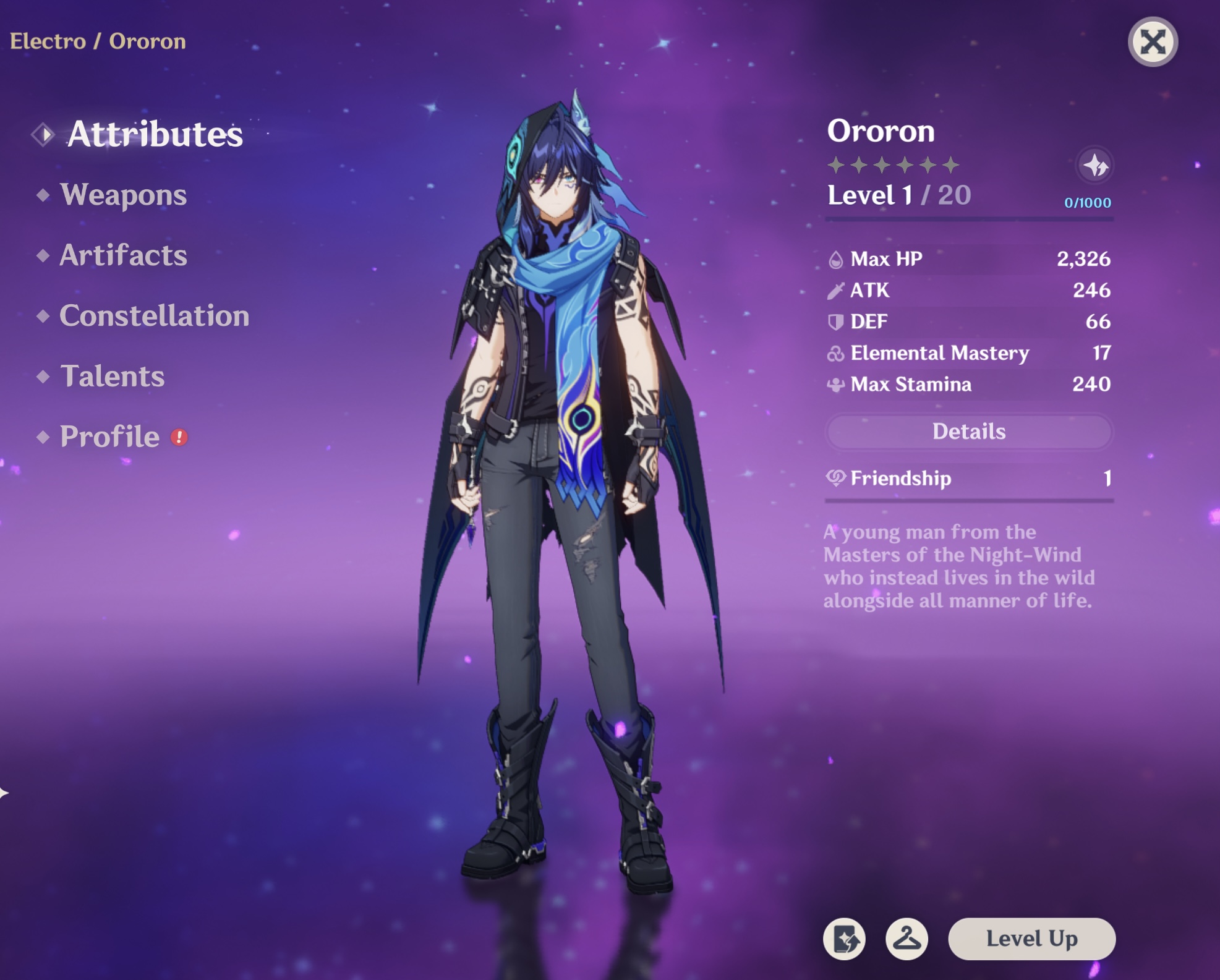Click the Max Stamina stat icon
1220x980 pixels.
click(x=838, y=385)
